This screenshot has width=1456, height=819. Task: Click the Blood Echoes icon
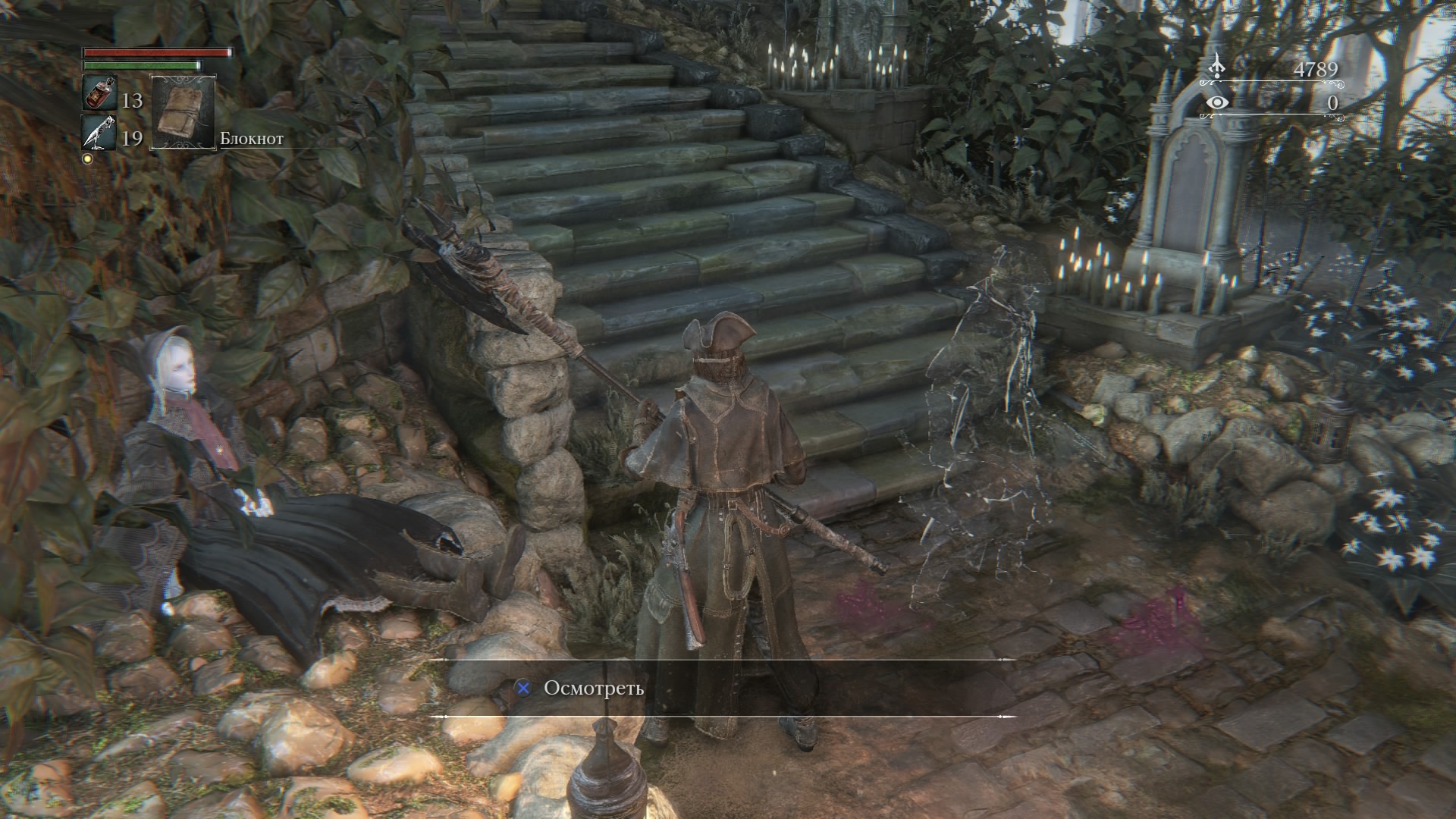pyautogui.click(x=1216, y=67)
